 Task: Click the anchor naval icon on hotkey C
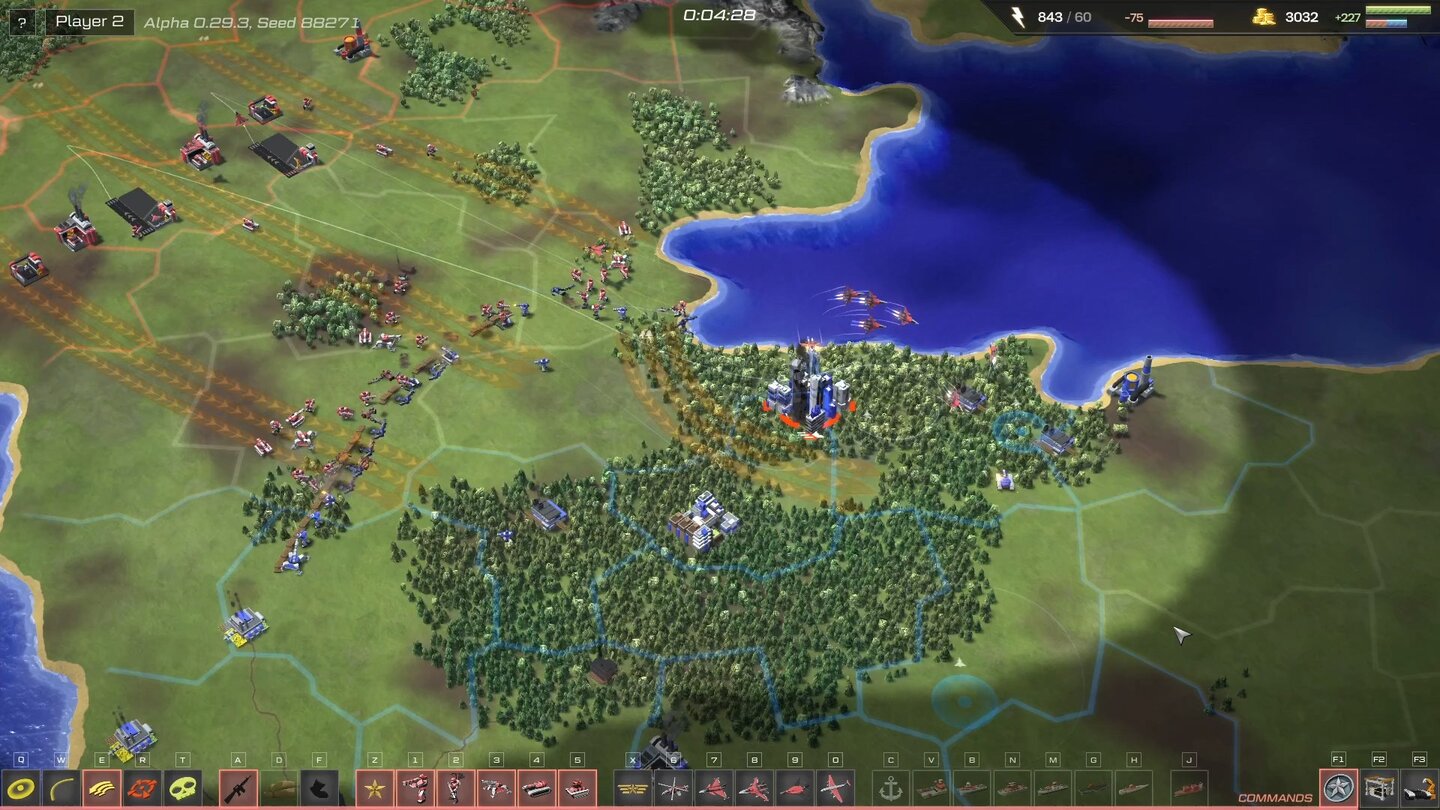pos(892,787)
